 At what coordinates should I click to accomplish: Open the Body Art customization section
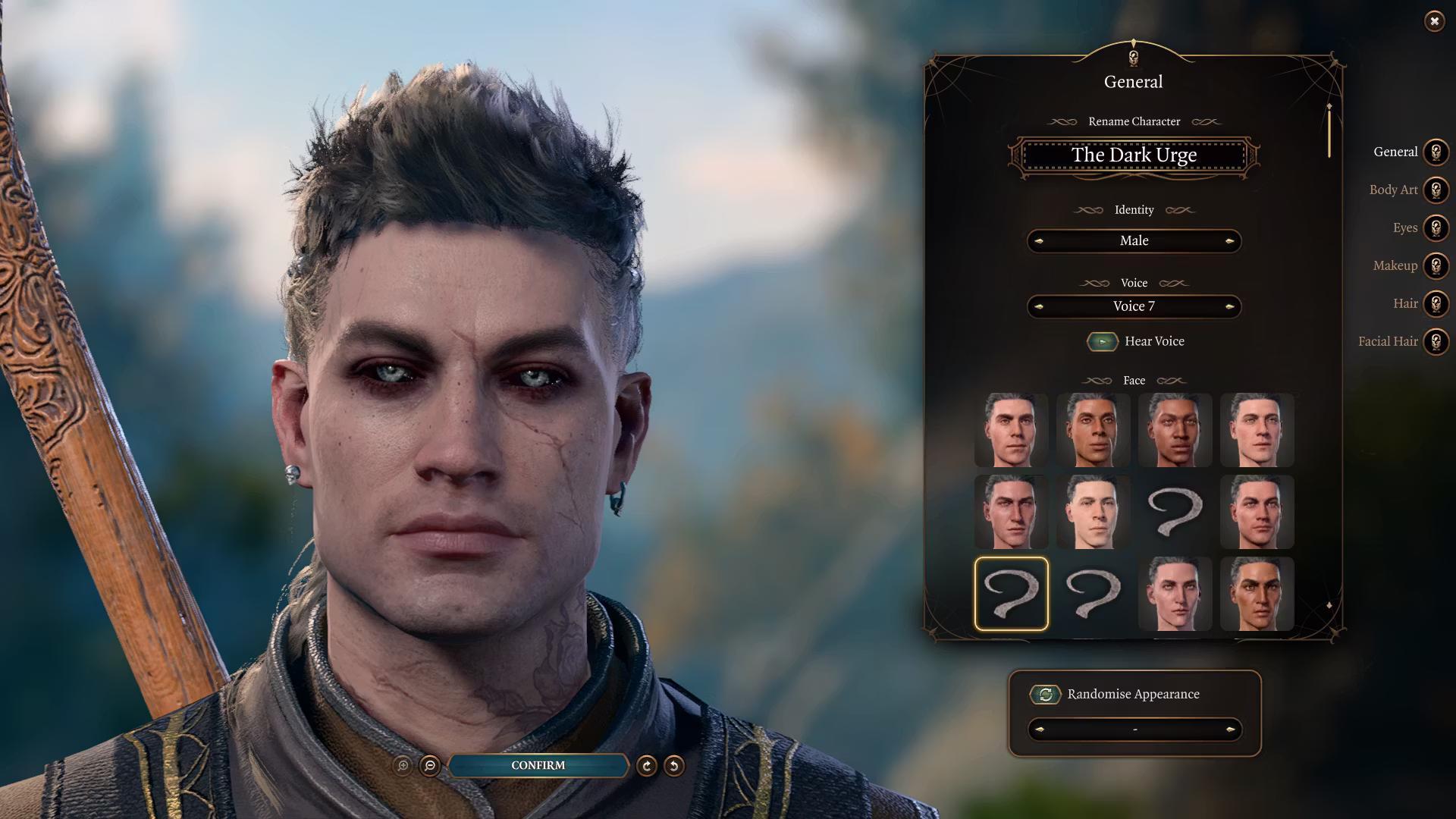click(x=1436, y=190)
